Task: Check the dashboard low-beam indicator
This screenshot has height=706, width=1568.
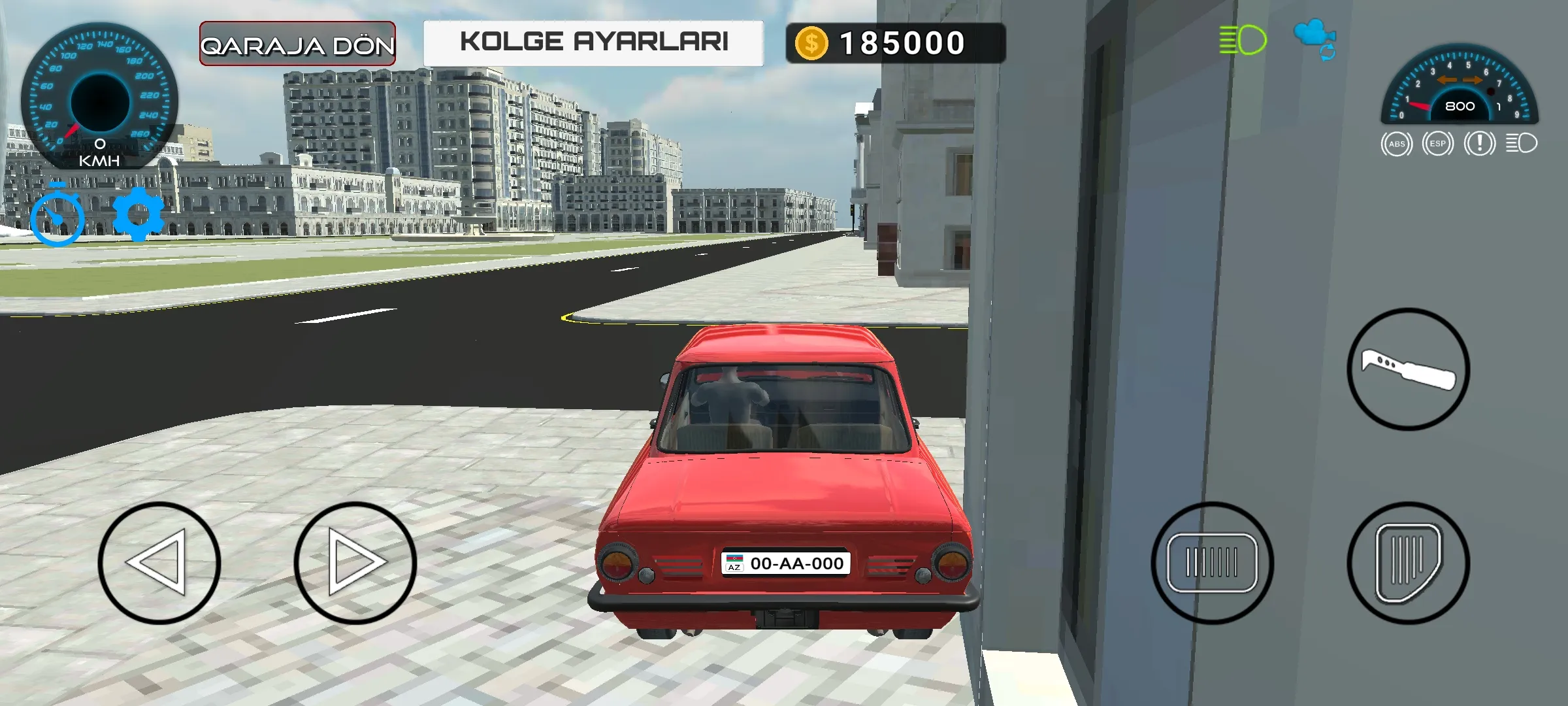Action: coord(1524,142)
